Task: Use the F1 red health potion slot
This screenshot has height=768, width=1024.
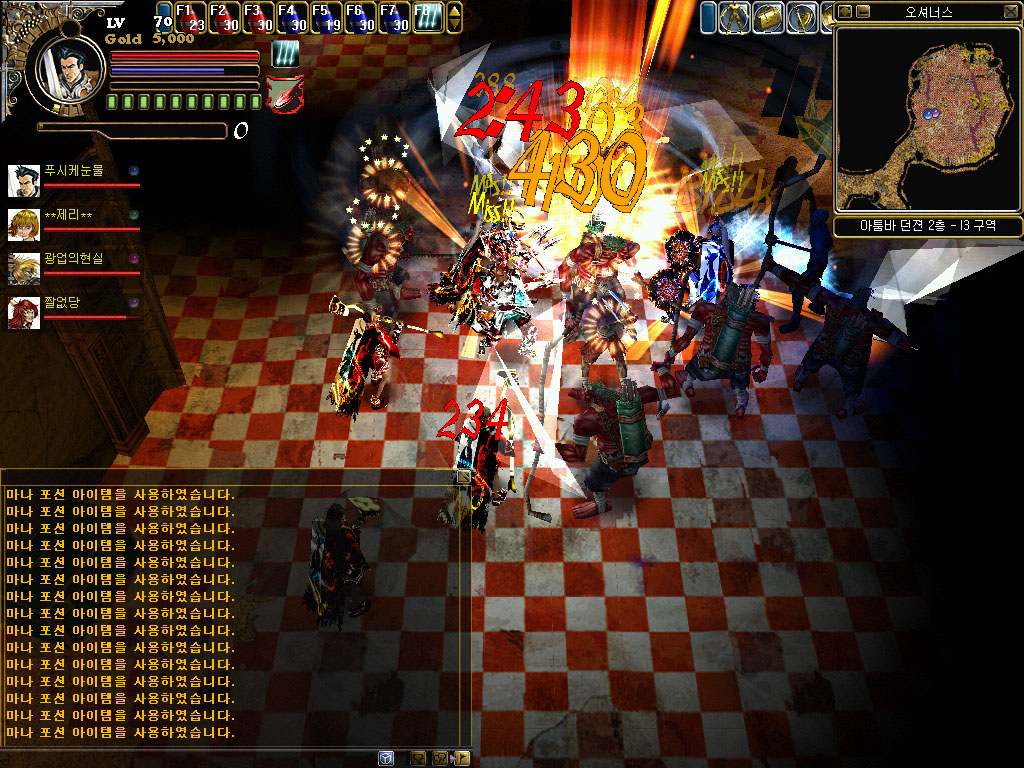Action: pos(190,18)
